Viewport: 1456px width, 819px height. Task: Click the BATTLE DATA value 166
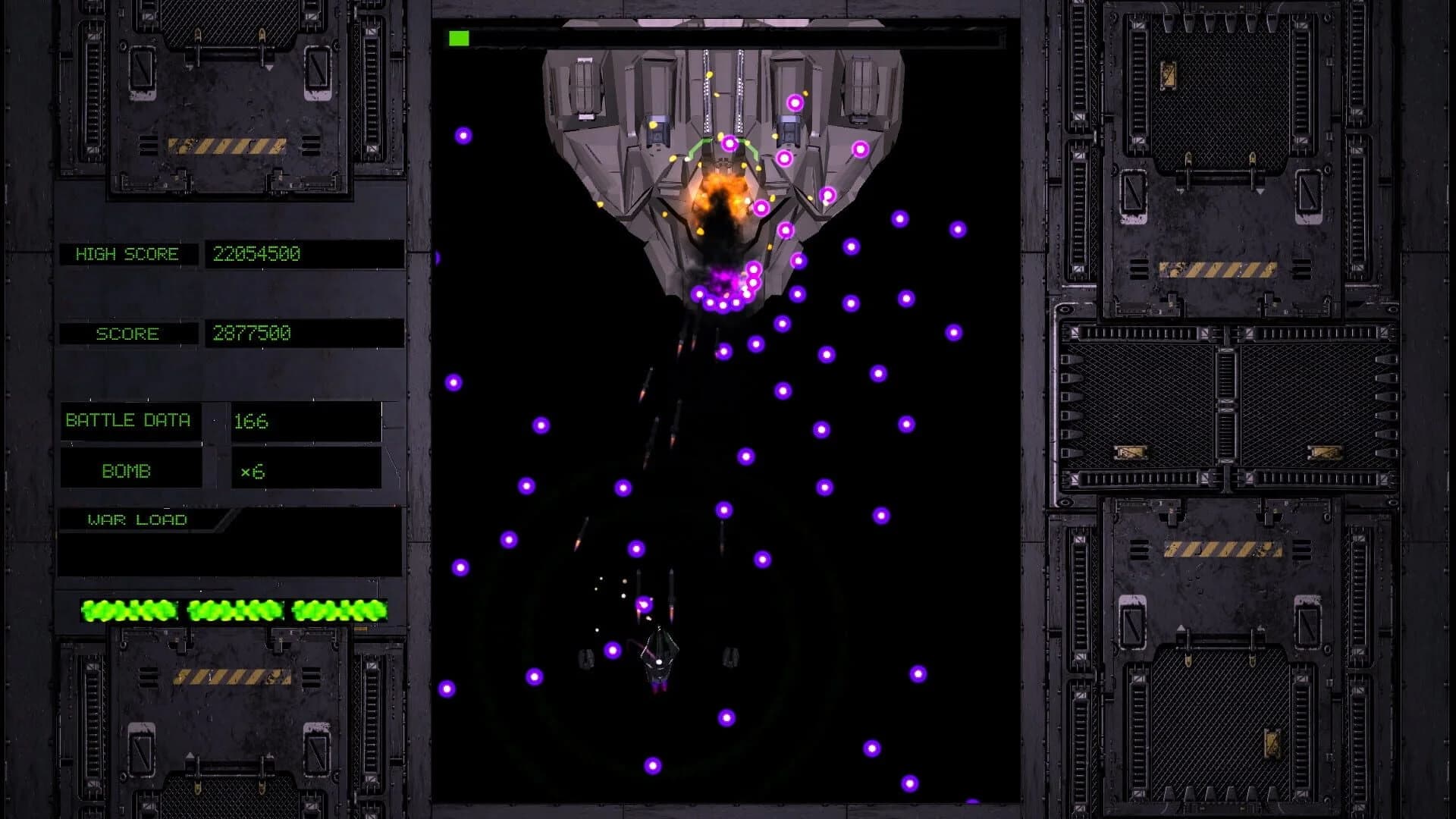point(253,422)
